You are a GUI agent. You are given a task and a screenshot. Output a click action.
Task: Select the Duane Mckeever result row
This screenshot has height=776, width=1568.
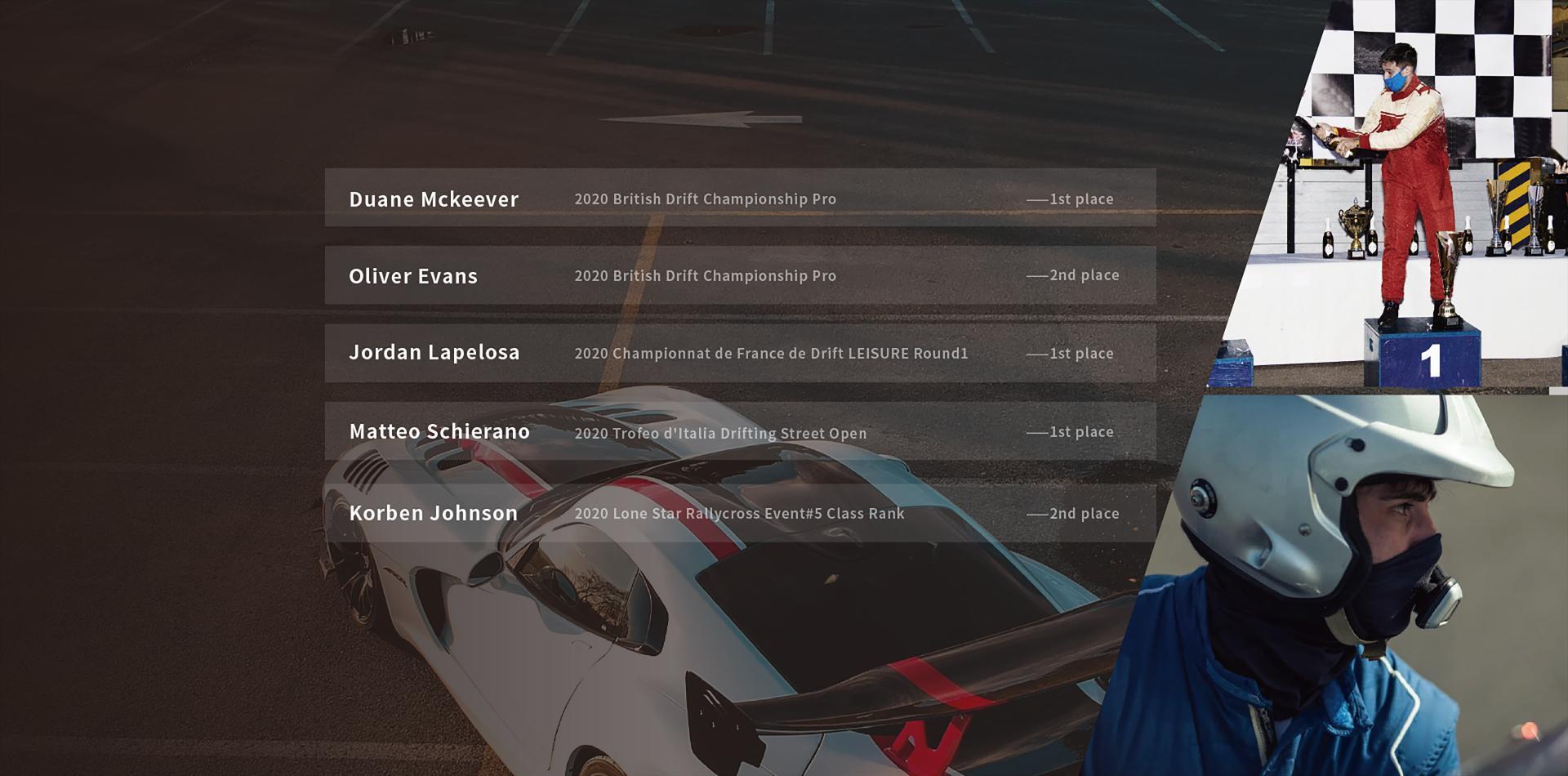(x=740, y=198)
